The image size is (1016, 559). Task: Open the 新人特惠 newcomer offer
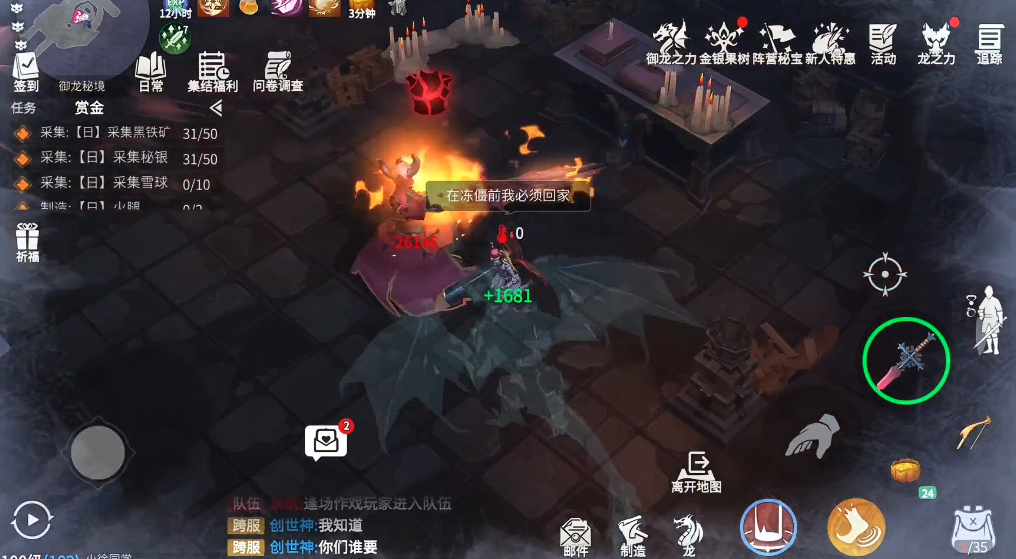click(830, 45)
